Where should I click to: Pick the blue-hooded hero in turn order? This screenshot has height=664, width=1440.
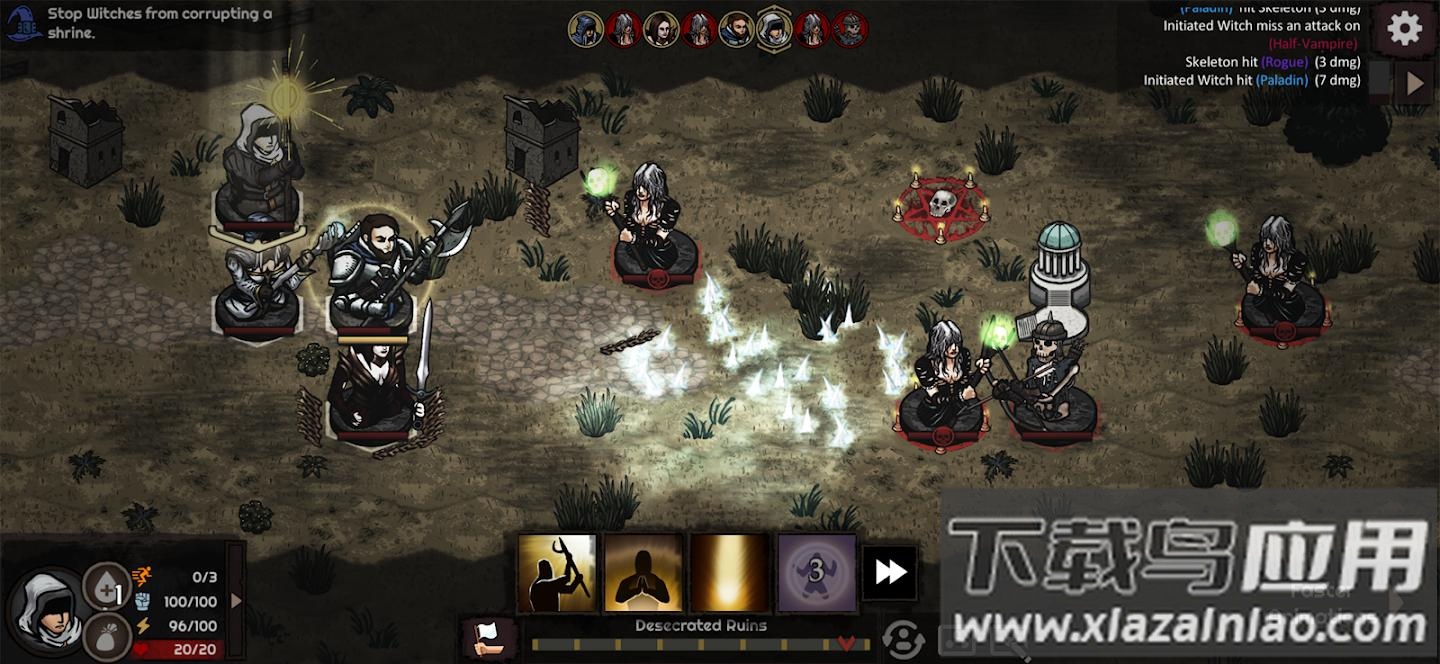tap(586, 29)
